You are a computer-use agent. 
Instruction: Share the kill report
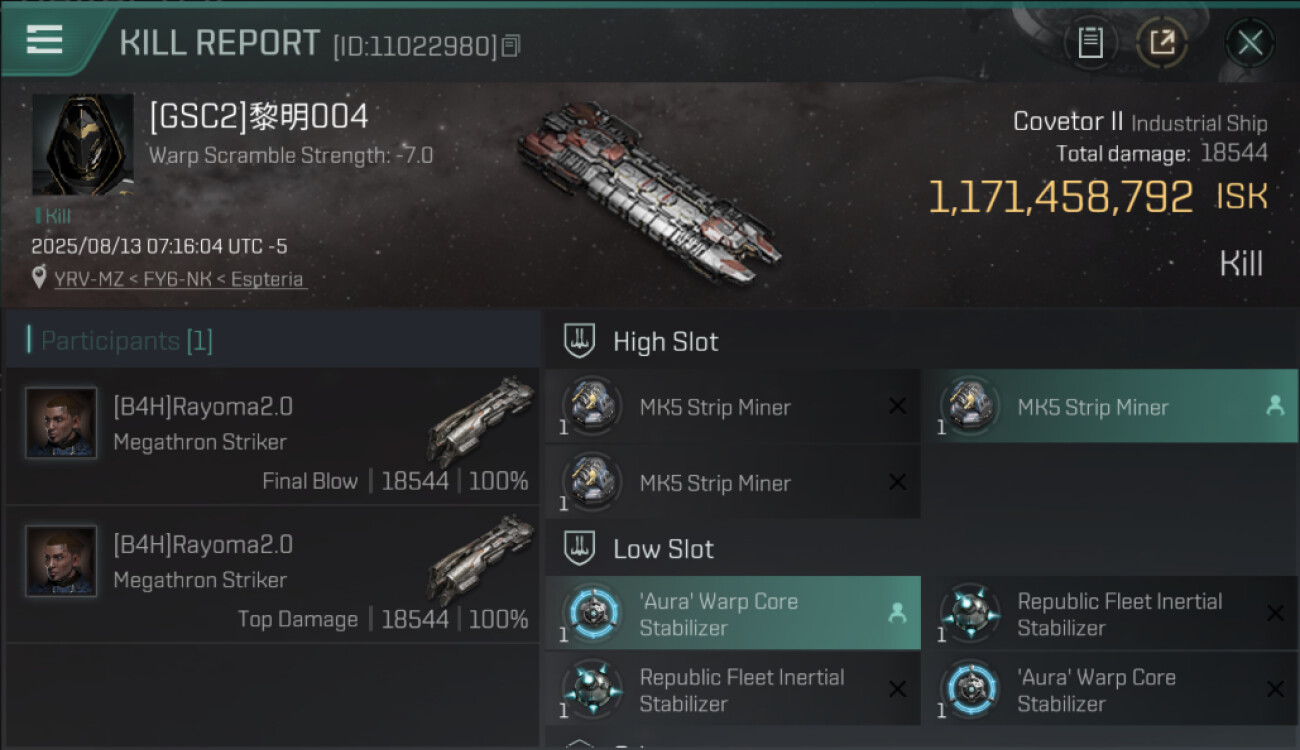pos(1161,42)
